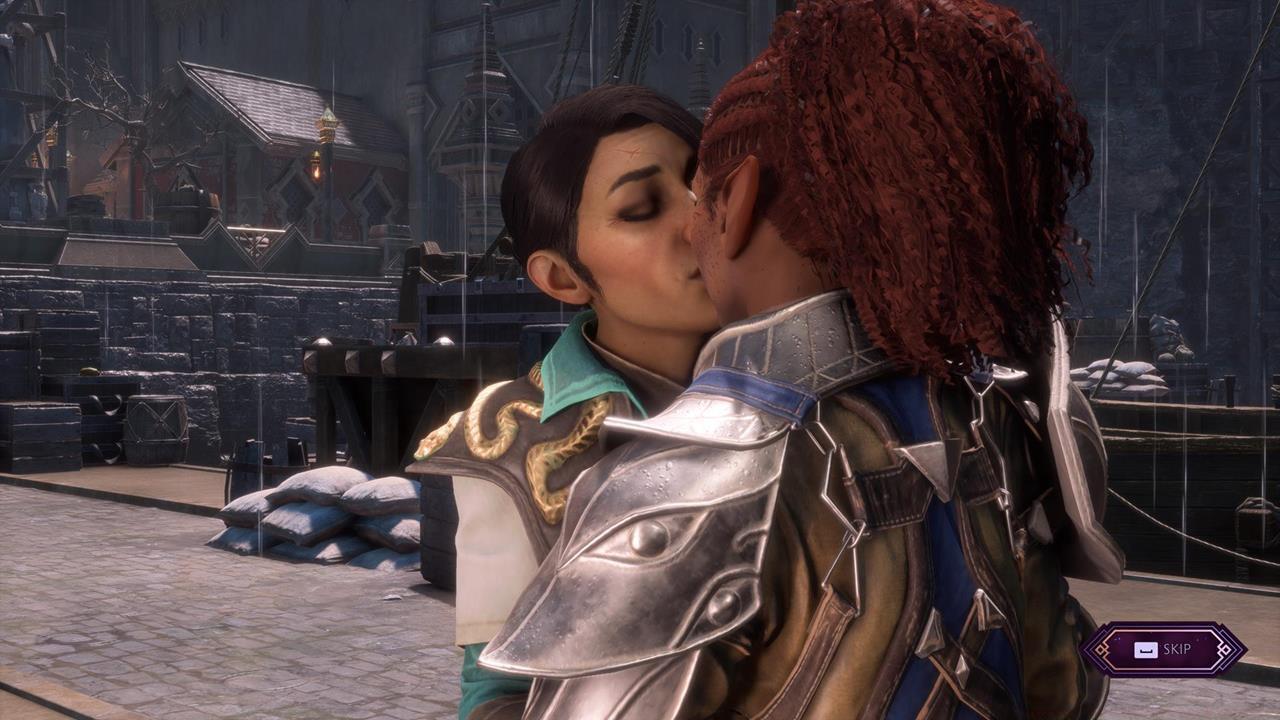Skip the cutscene with the Skip button

[1164, 649]
